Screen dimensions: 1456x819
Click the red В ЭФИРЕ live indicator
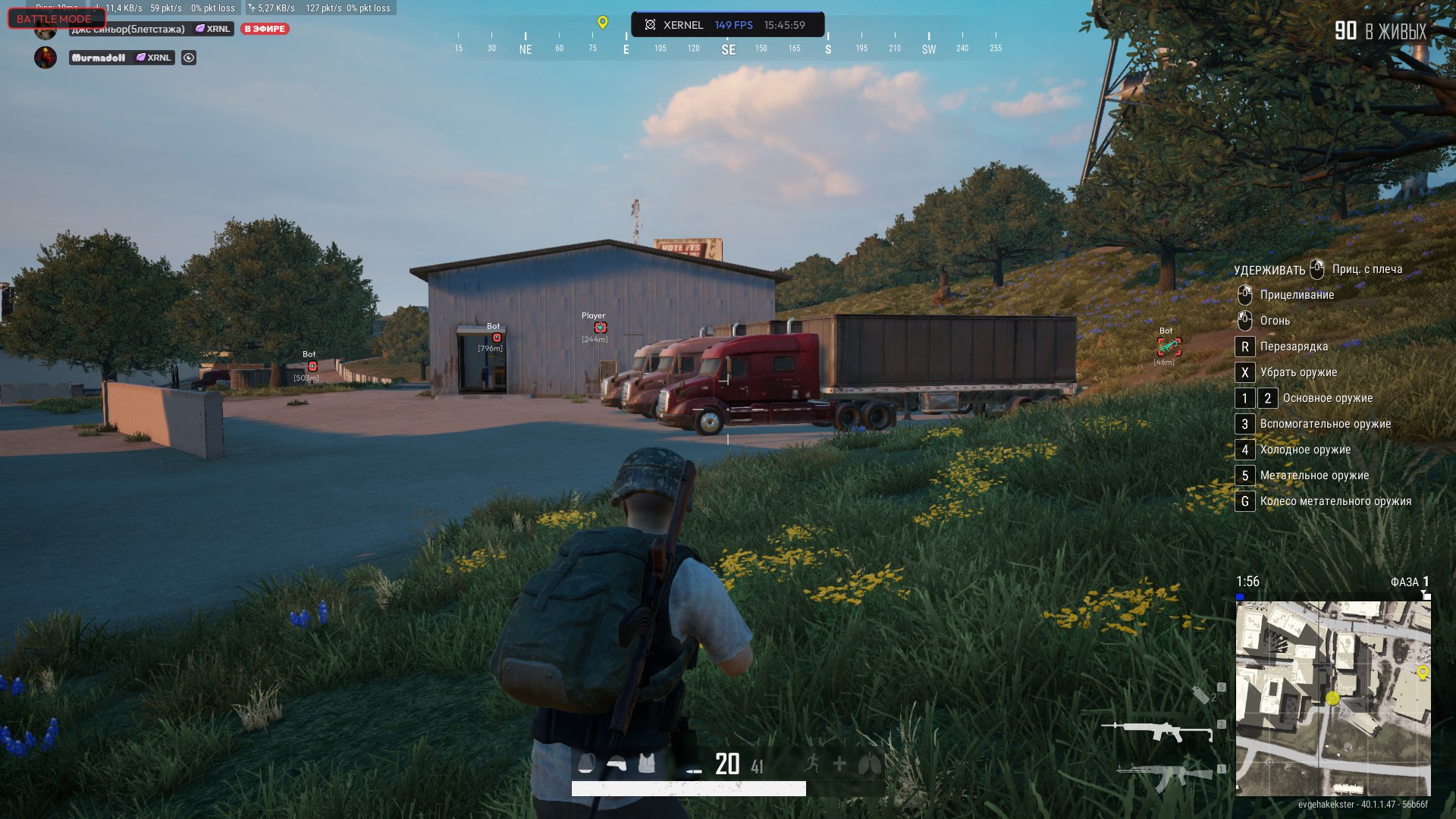coord(264,27)
